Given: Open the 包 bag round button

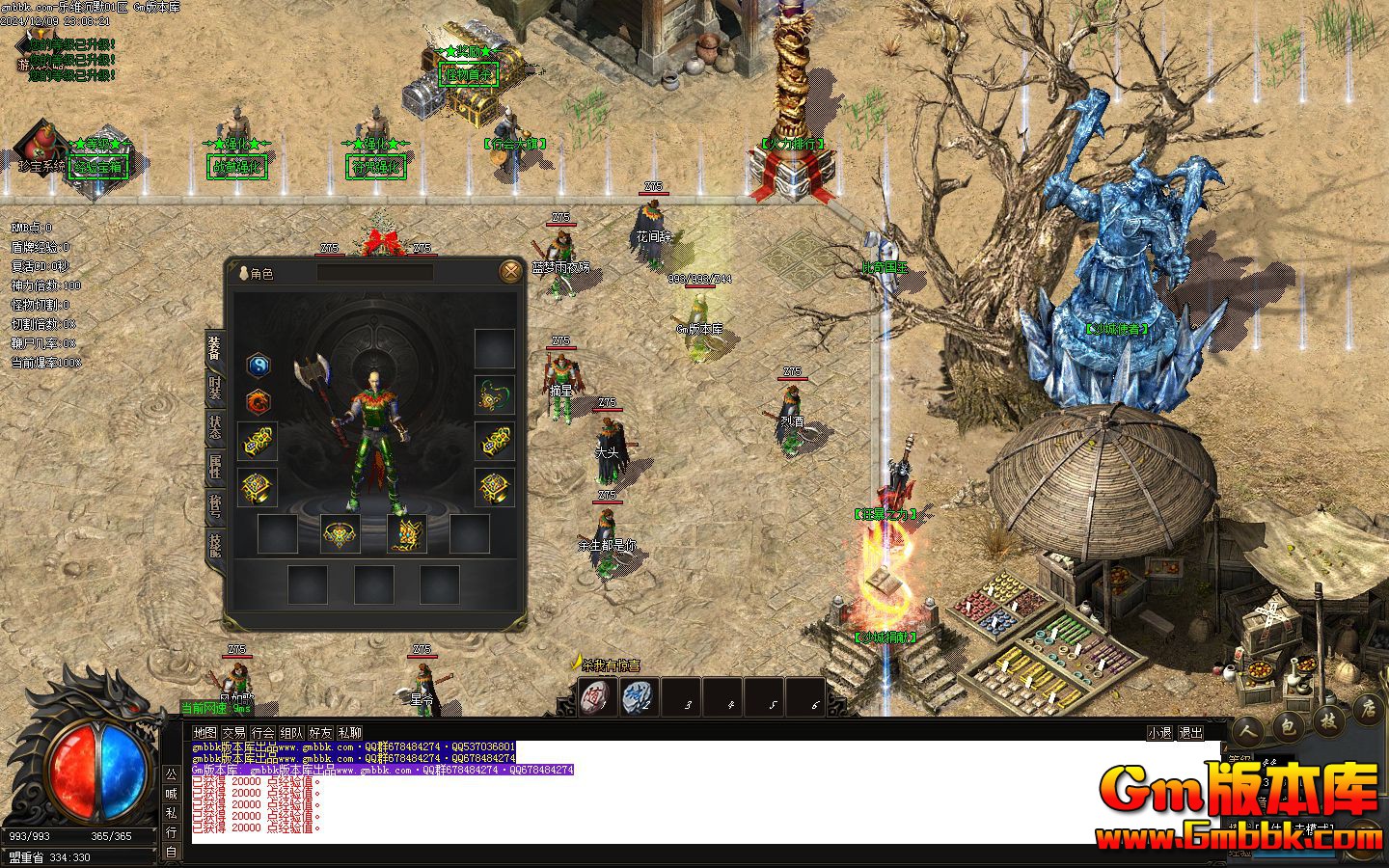Looking at the screenshot, I should pyautogui.click(x=1287, y=727).
